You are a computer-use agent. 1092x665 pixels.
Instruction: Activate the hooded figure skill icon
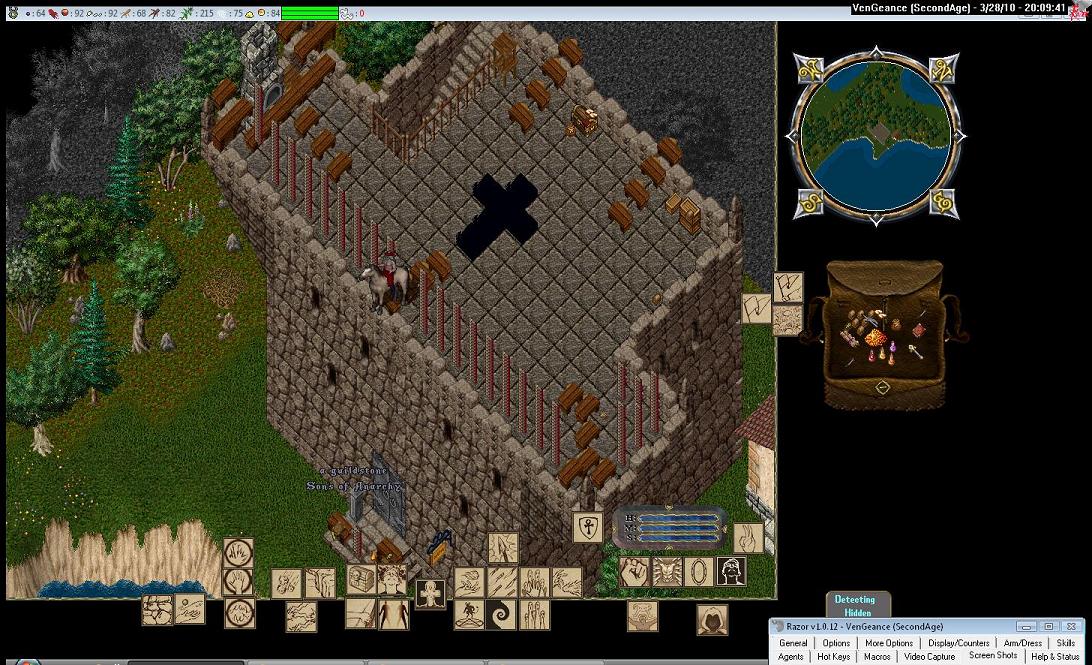coord(712,619)
